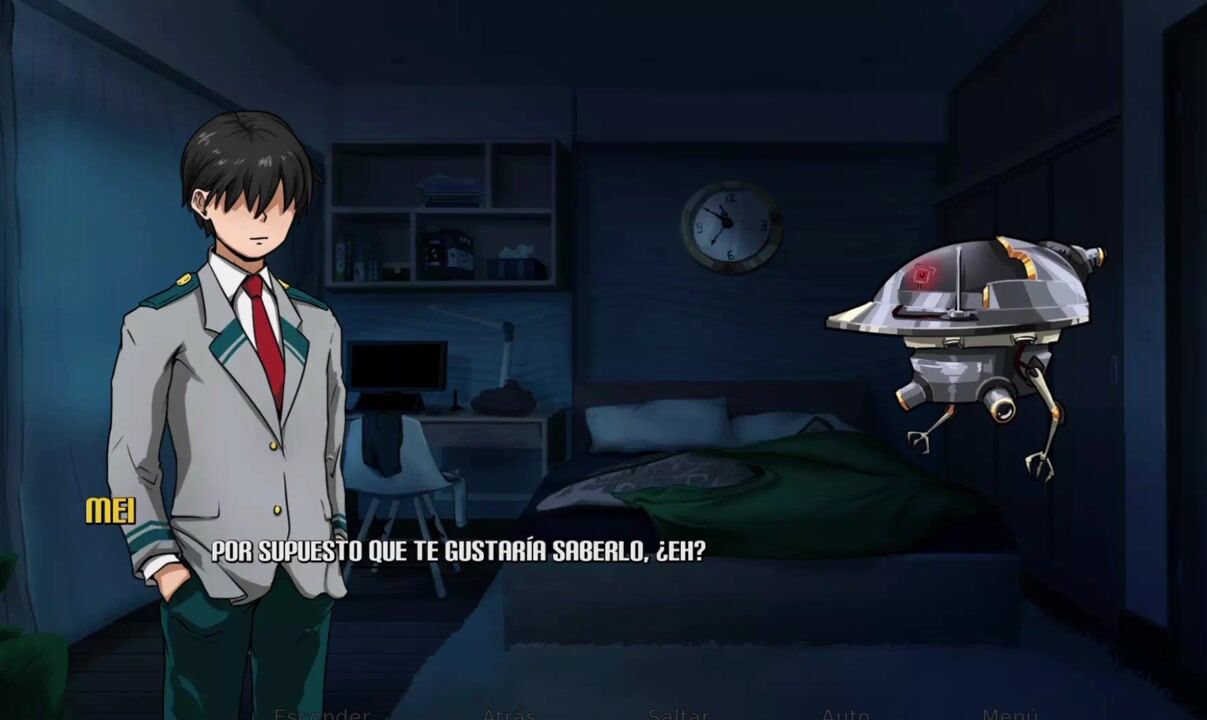Toggle Auto advance mode
This screenshot has width=1207, height=720.
(x=845, y=714)
